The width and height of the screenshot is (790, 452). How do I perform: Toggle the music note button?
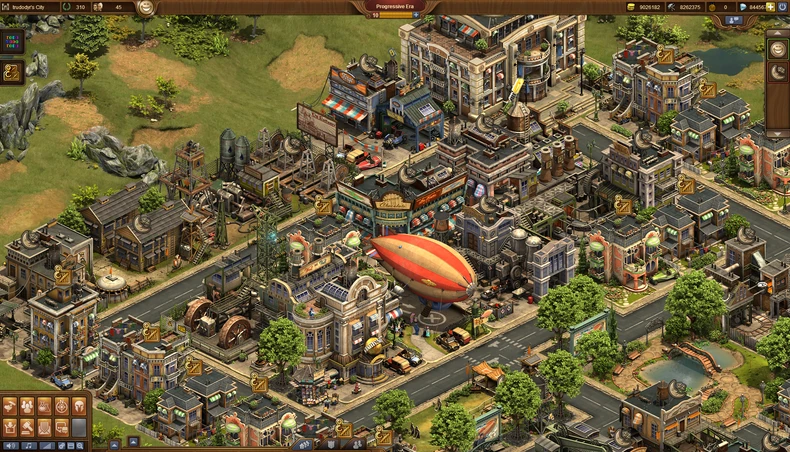click(x=27, y=445)
